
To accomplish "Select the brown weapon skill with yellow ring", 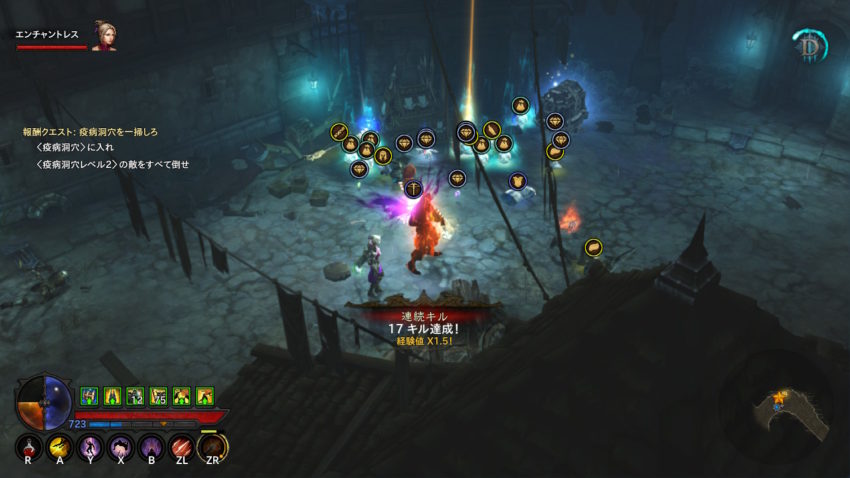I will (212, 448).
